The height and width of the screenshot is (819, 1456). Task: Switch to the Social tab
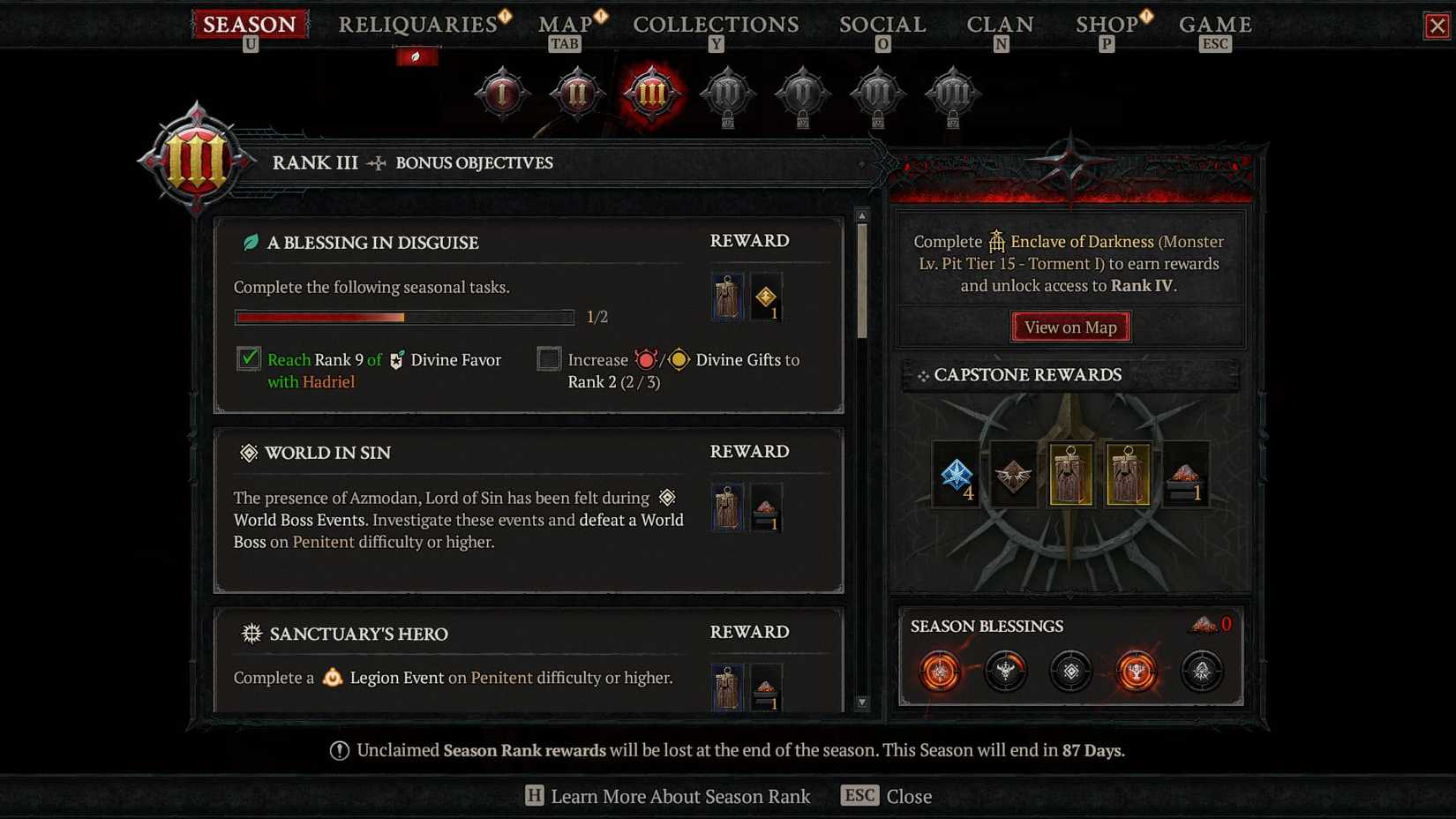(x=881, y=24)
